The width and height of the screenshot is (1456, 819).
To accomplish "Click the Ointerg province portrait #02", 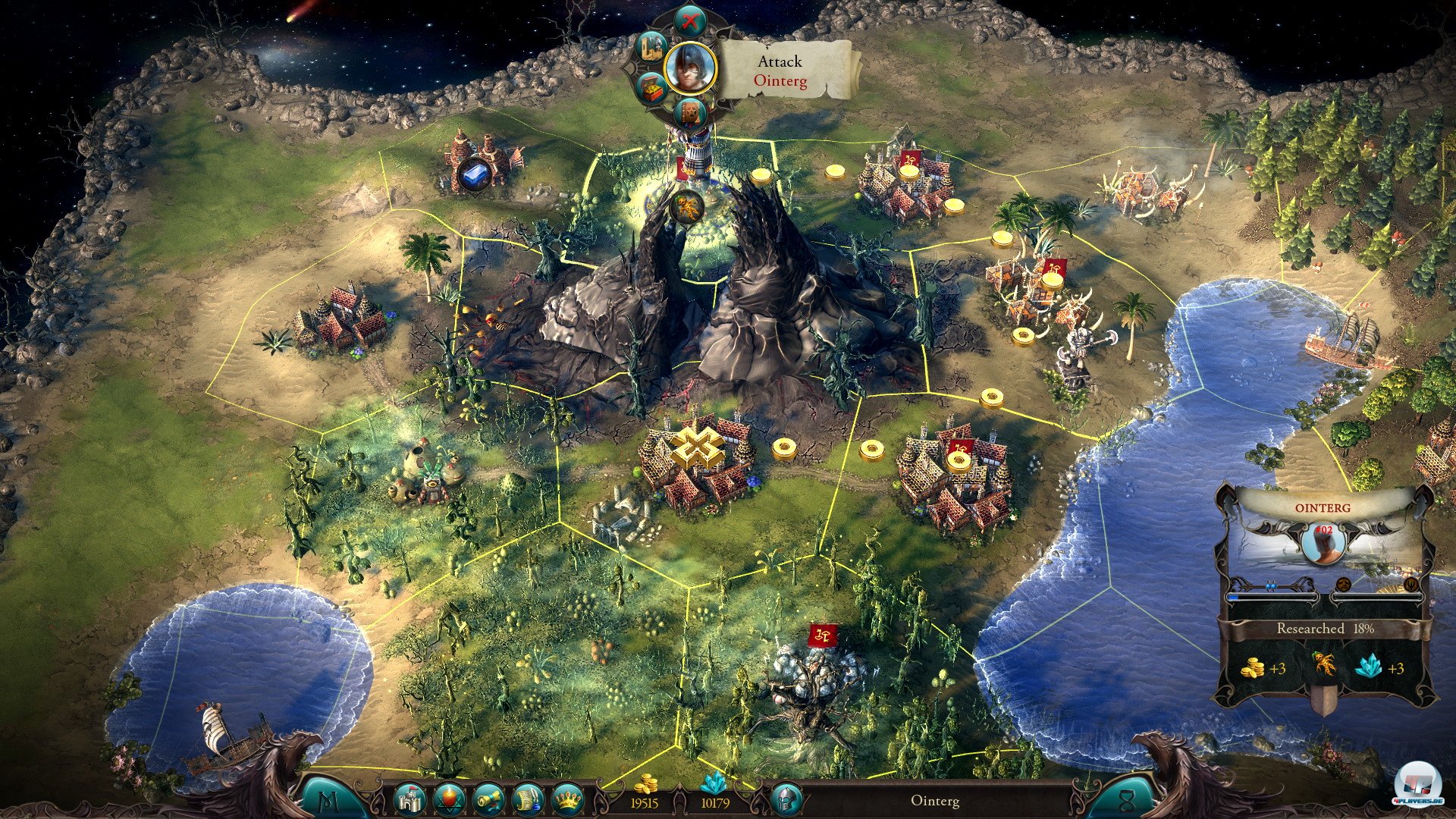I will 1325,540.
